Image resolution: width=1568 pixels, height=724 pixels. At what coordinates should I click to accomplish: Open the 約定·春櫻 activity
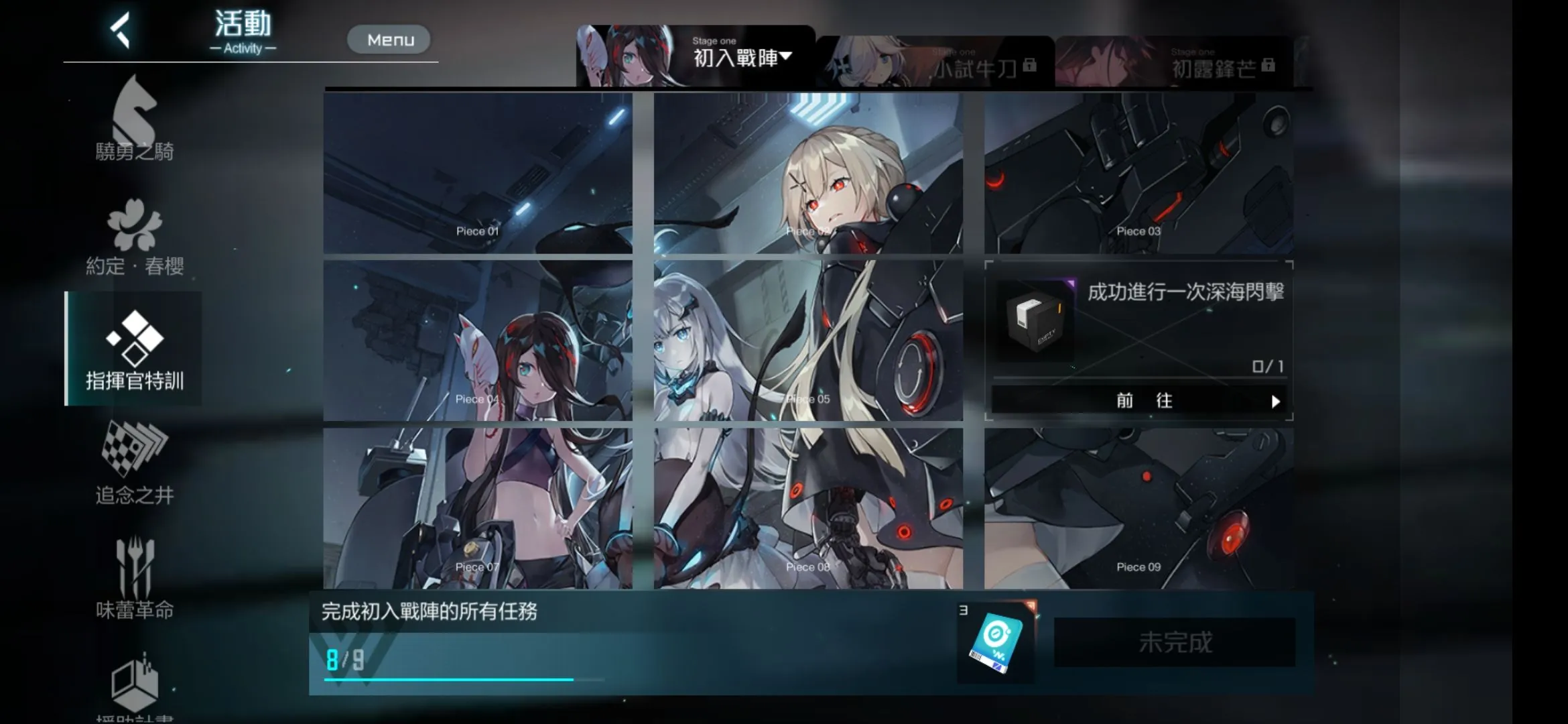click(134, 236)
